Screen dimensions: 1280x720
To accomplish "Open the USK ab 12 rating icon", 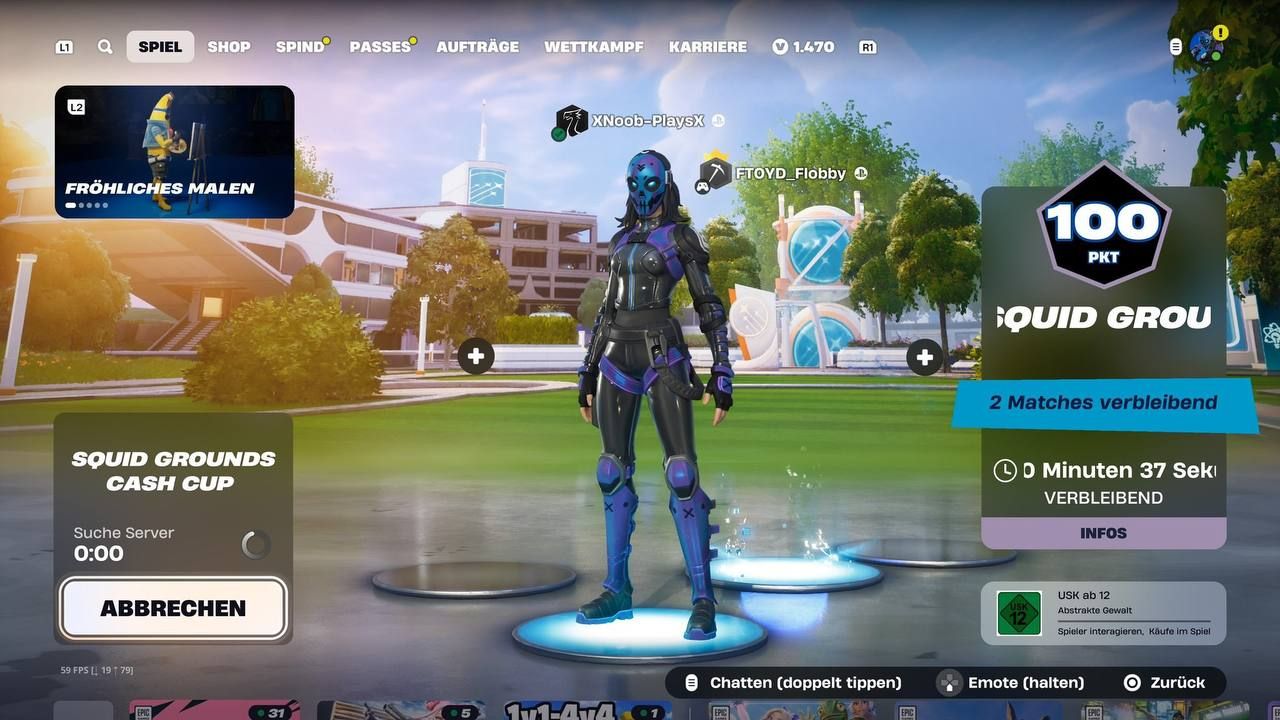I will tap(1017, 612).
